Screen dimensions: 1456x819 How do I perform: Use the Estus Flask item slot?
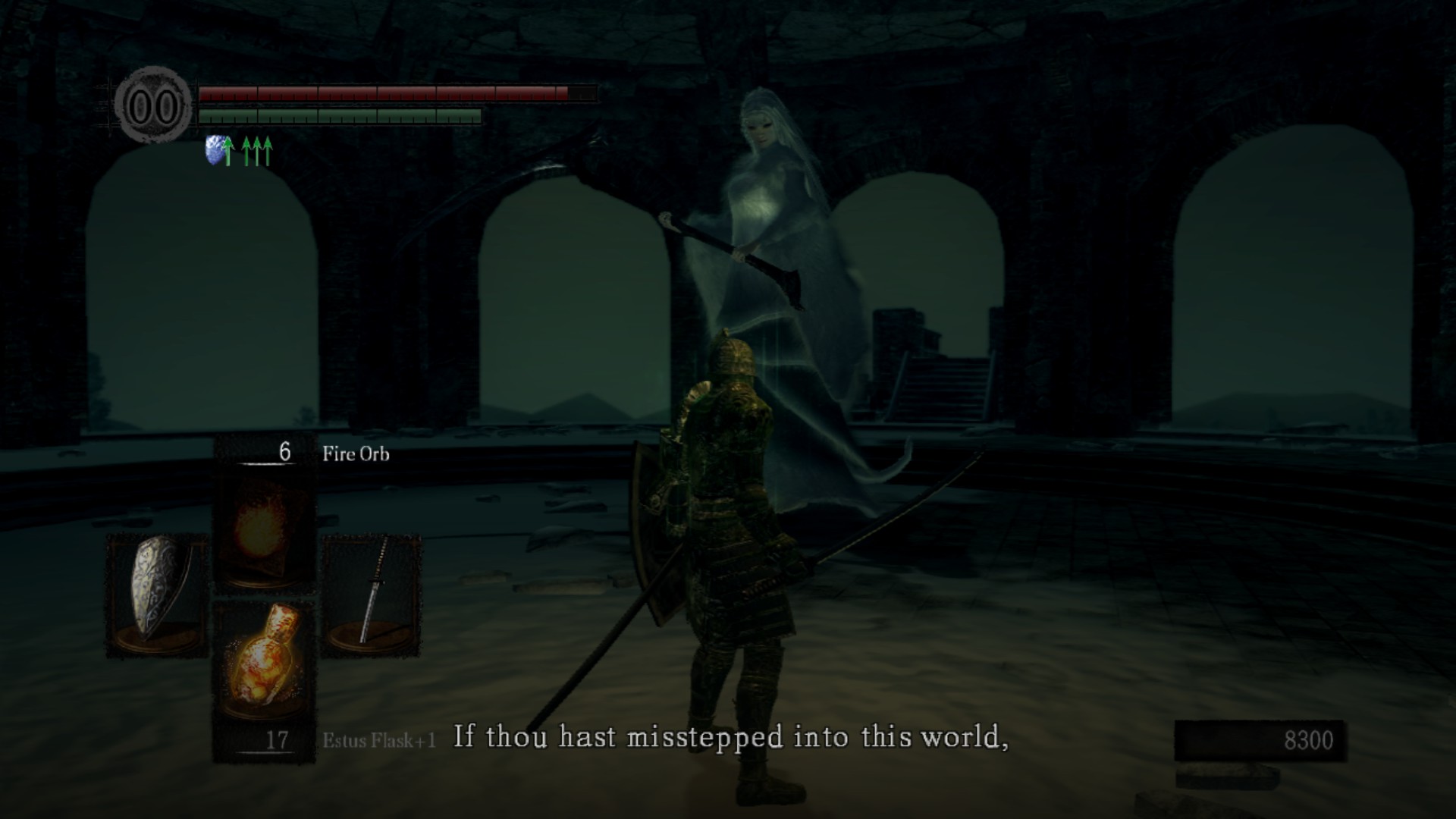(x=263, y=658)
